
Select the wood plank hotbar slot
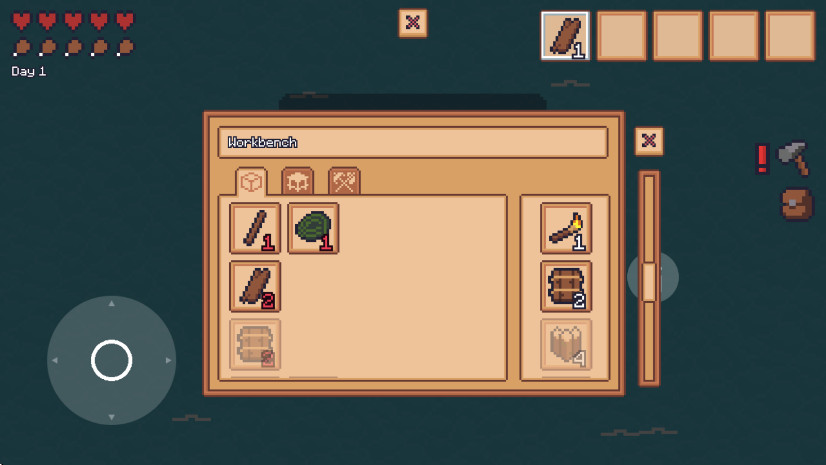(x=565, y=37)
